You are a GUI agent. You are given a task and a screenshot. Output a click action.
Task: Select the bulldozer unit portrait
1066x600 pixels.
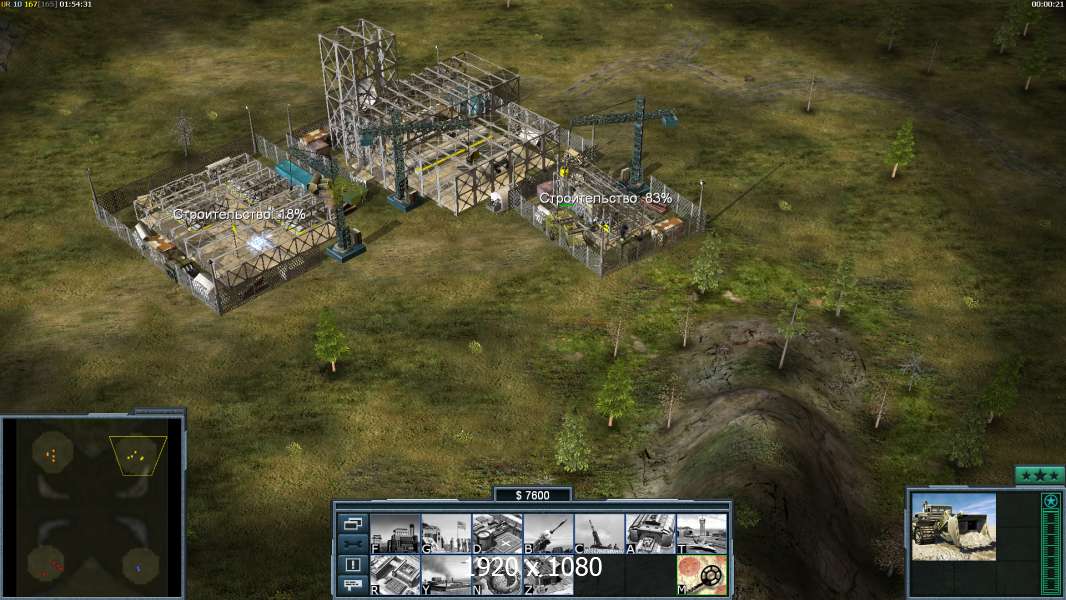(953, 527)
